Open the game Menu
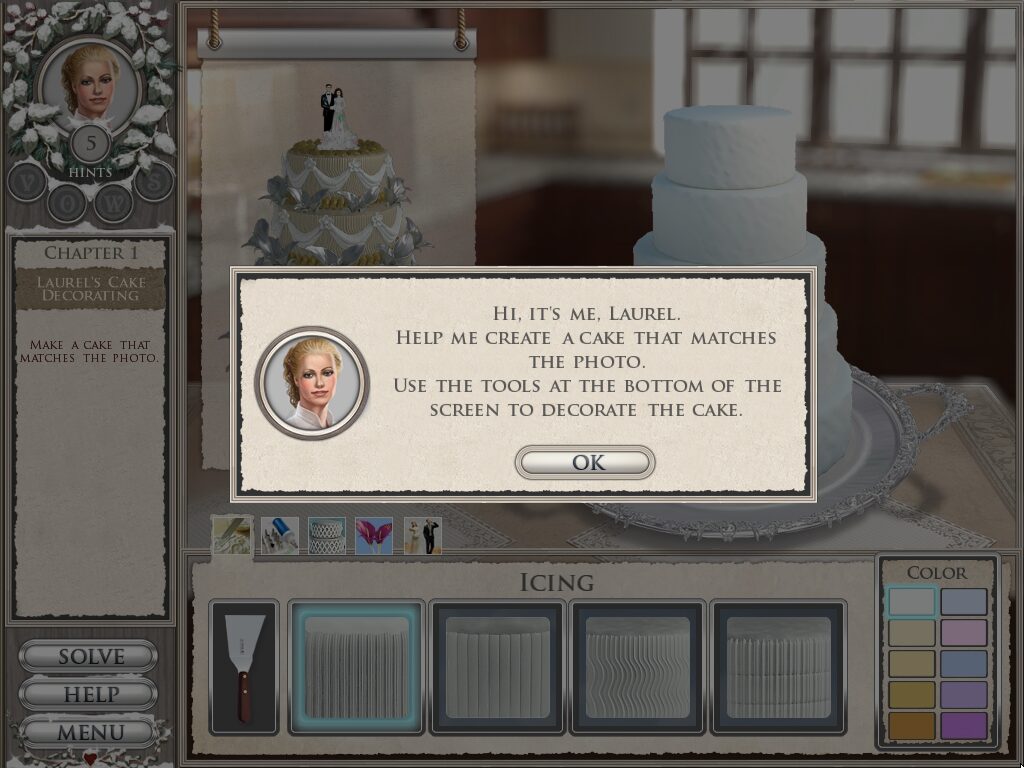Screen dimensions: 1024x768 pos(89,732)
